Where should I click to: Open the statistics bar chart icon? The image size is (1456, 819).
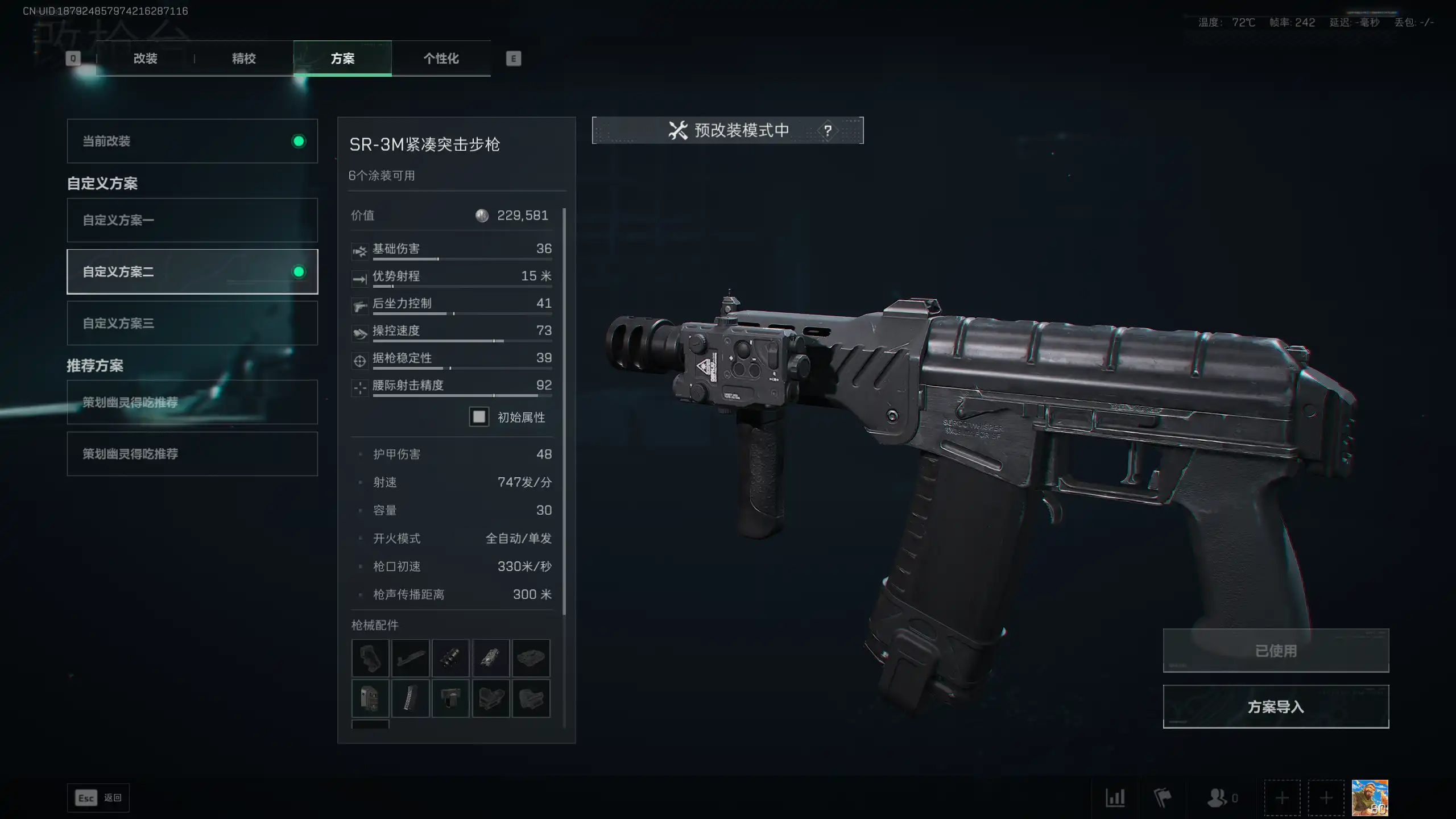click(x=1115, y=798)
